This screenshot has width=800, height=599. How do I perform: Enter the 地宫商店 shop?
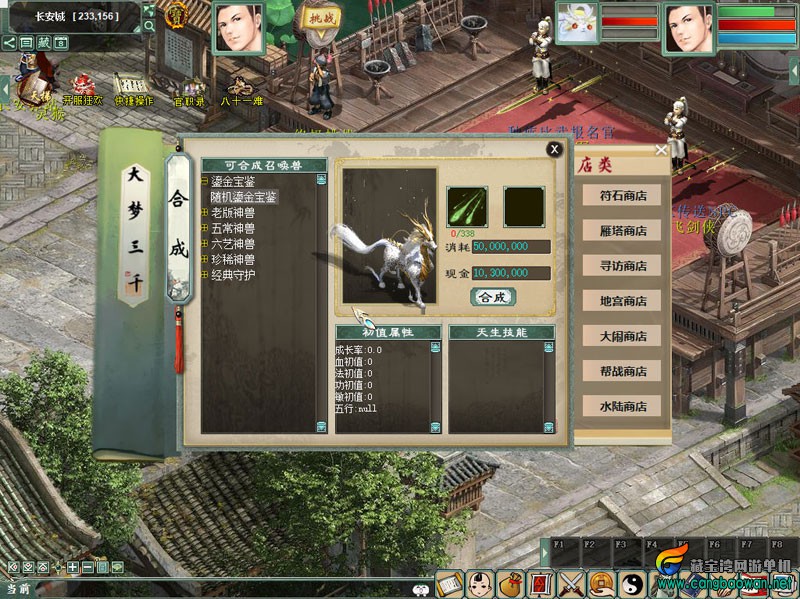(623, 301)
